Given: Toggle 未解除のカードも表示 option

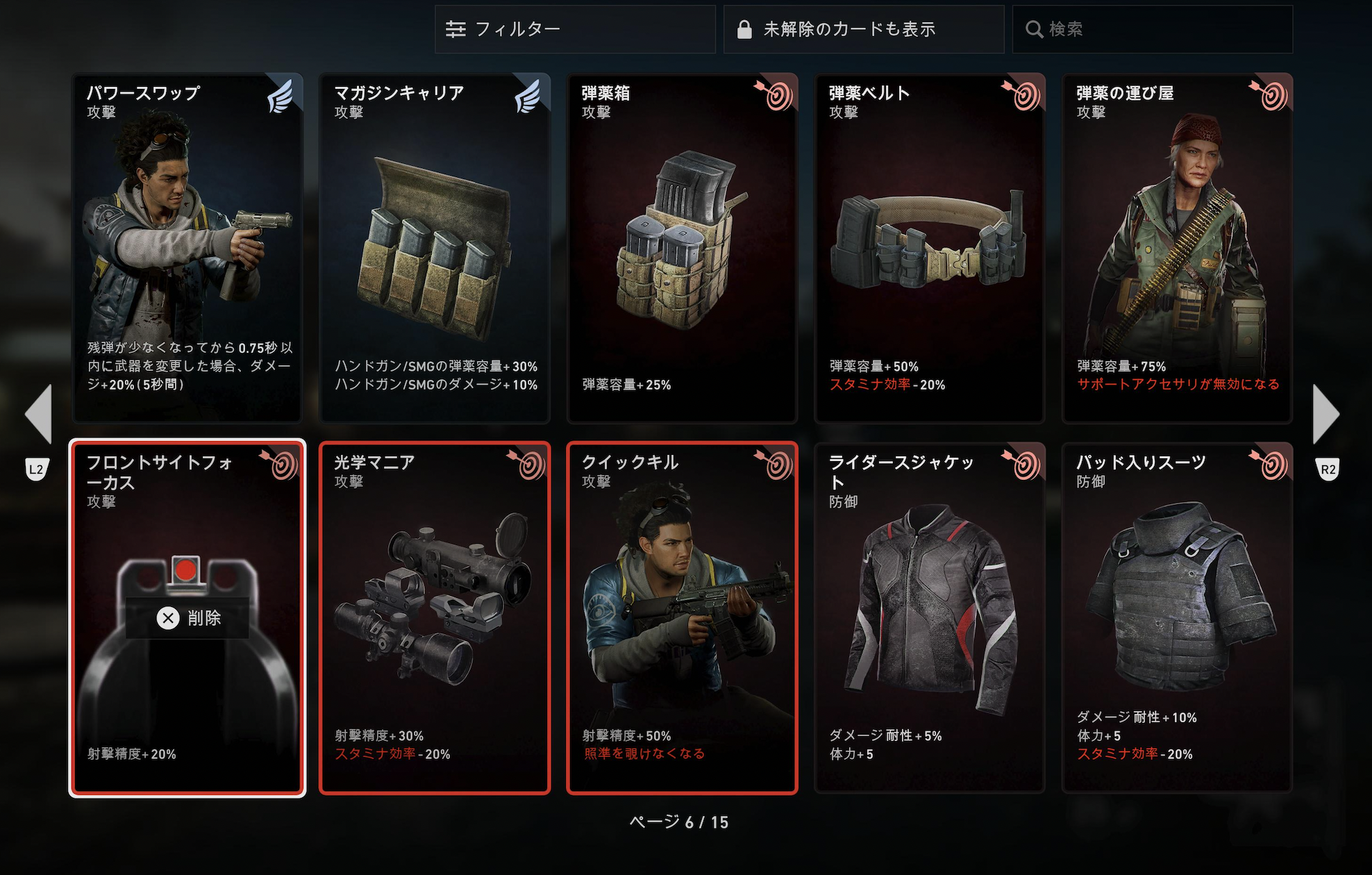Looking at the screenshot, I should [863, 29].
